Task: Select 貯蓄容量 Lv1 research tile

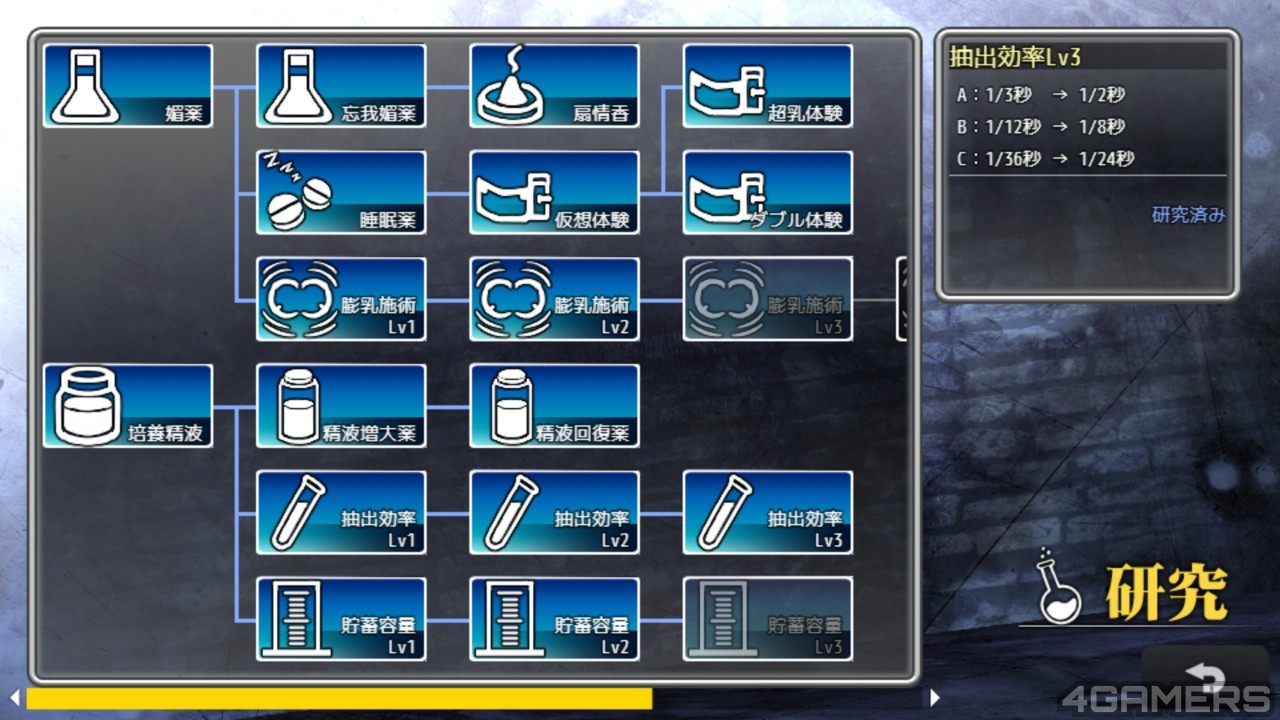Action: point(341,619)
